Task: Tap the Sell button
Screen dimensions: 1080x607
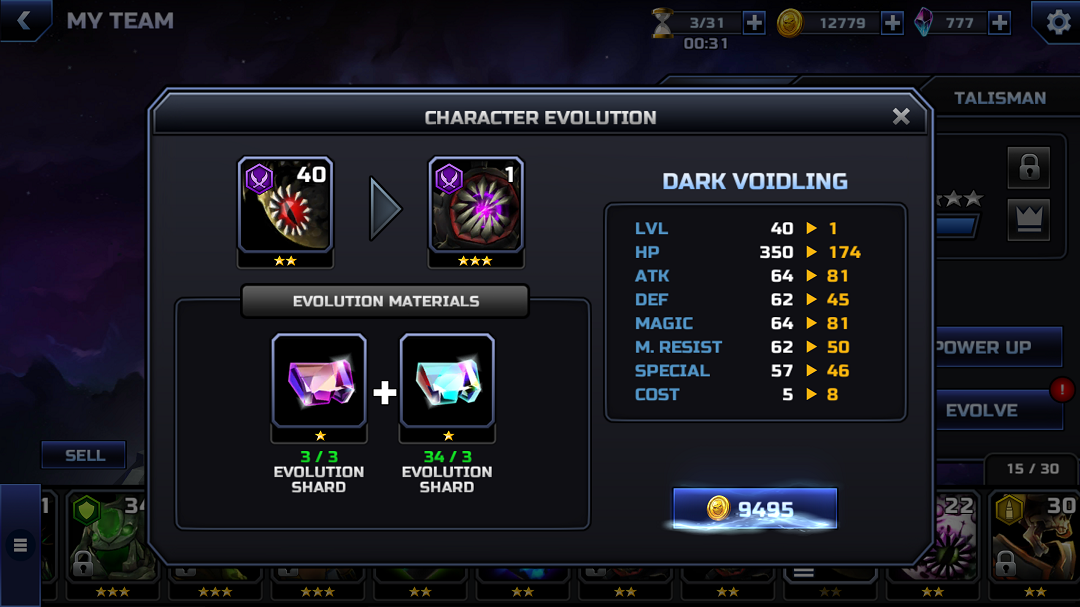Action: pyautogui.click(x=84, y=455)
